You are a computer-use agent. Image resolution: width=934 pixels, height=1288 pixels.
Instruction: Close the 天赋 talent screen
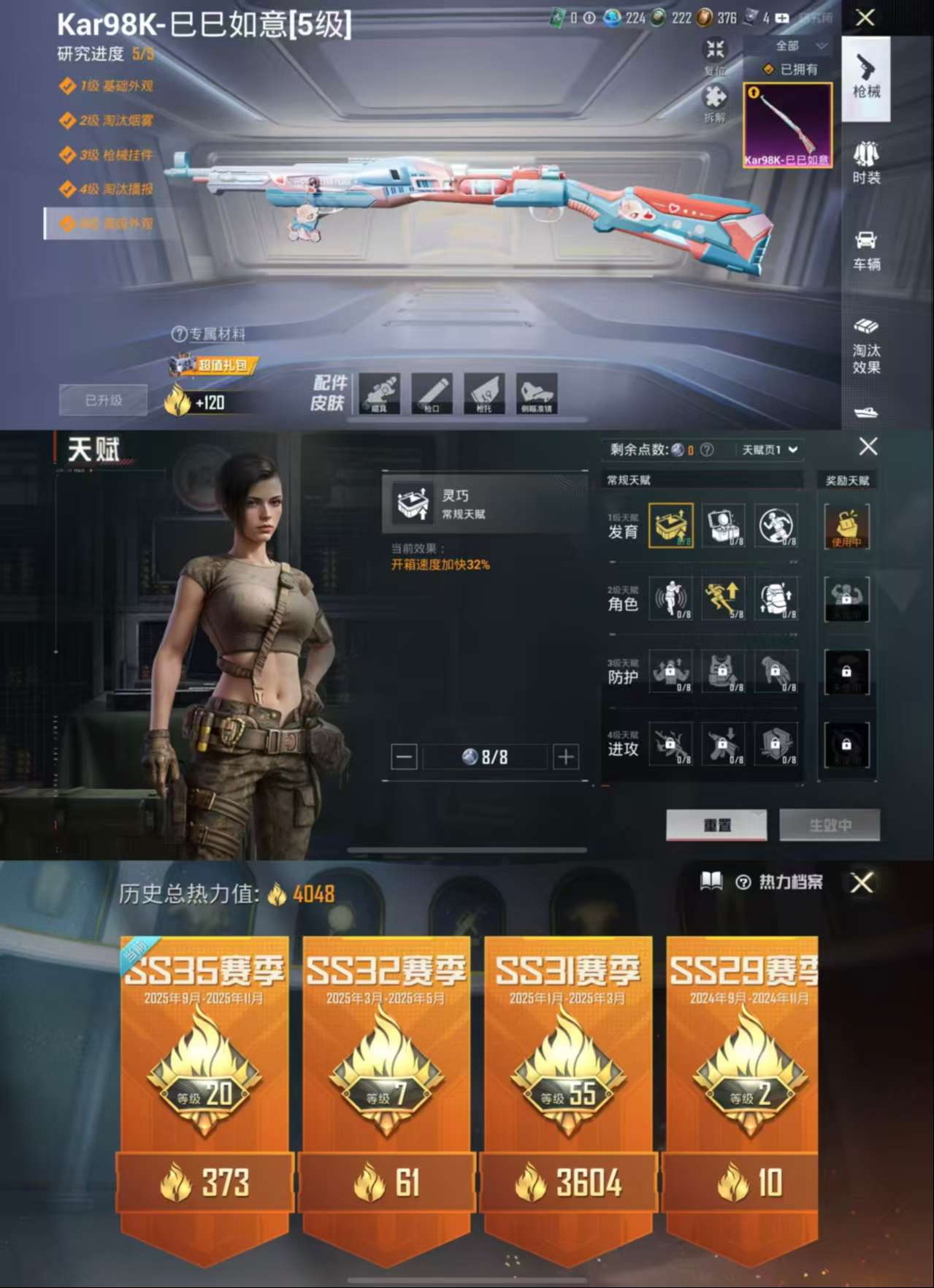pyautogui.click(x=868, y=446)
